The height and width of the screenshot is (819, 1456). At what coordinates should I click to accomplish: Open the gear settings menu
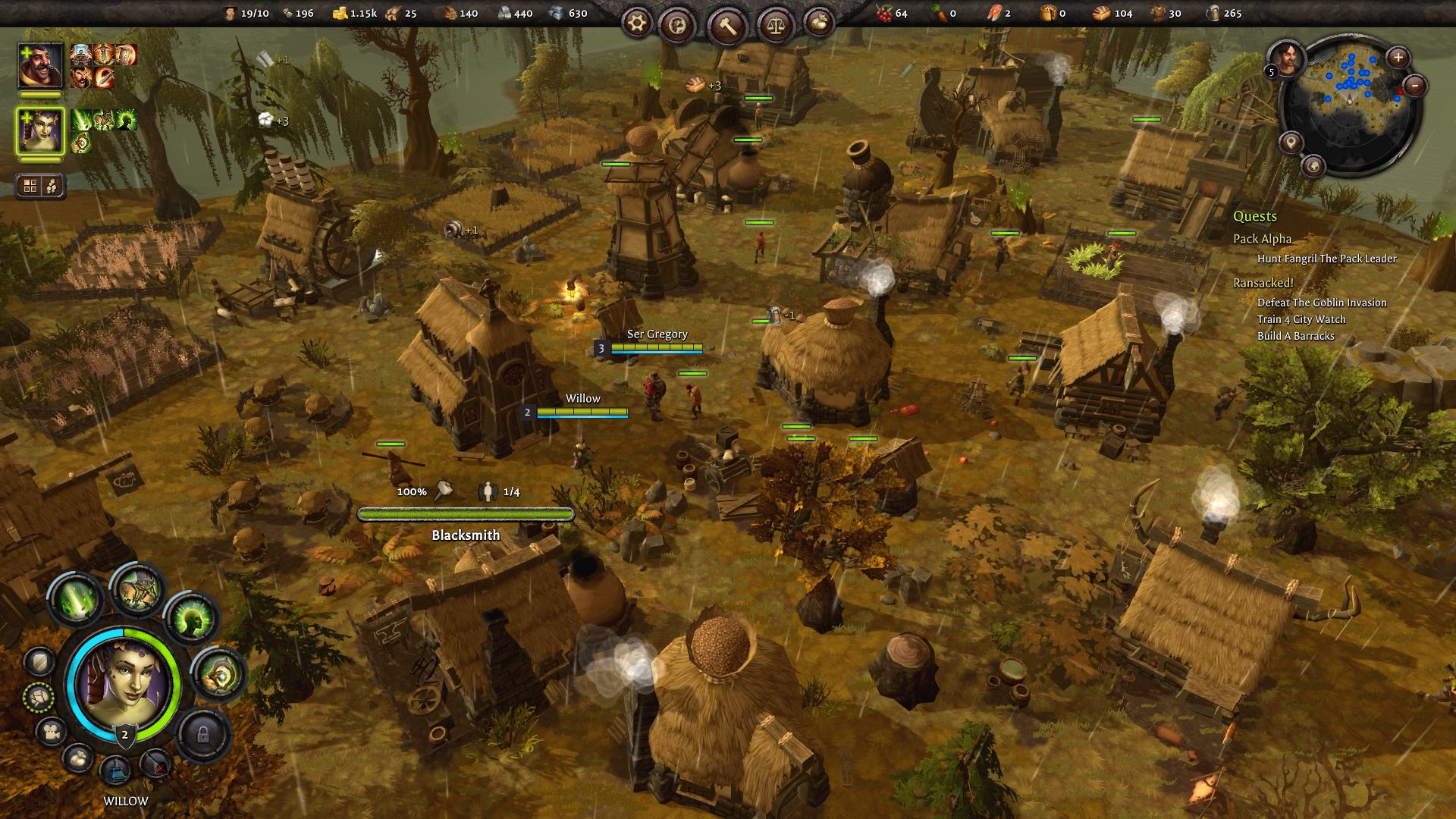click(x=637, y=25)
